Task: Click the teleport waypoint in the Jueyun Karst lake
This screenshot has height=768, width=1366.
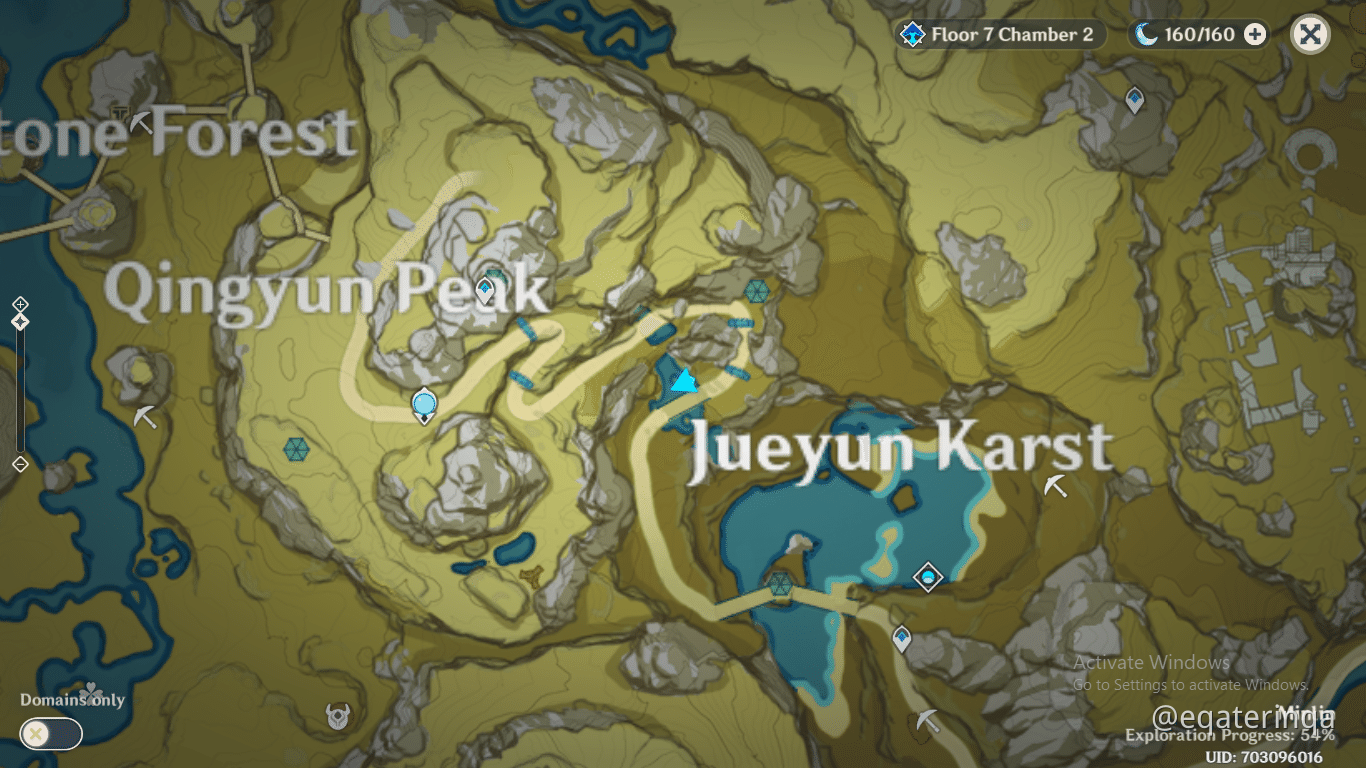Action: (x=928, y=577)
